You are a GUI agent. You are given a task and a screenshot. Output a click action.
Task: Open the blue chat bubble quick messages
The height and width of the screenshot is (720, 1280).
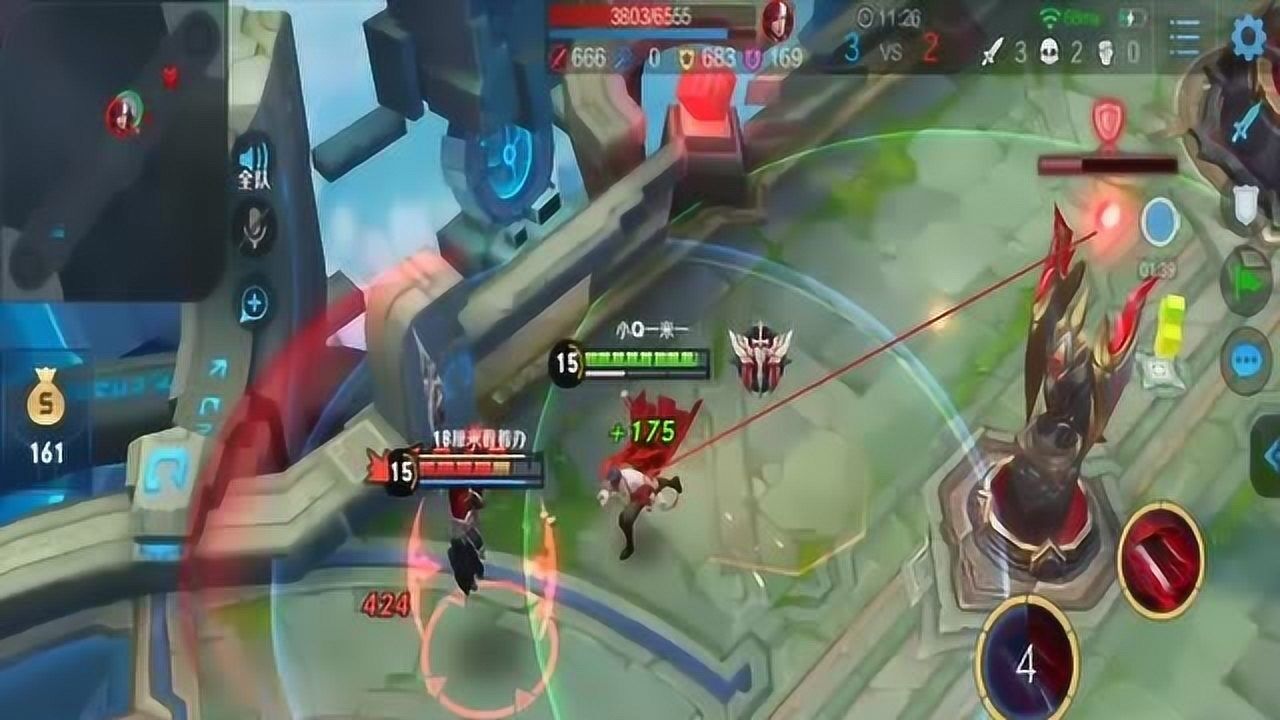[1246, 360]
